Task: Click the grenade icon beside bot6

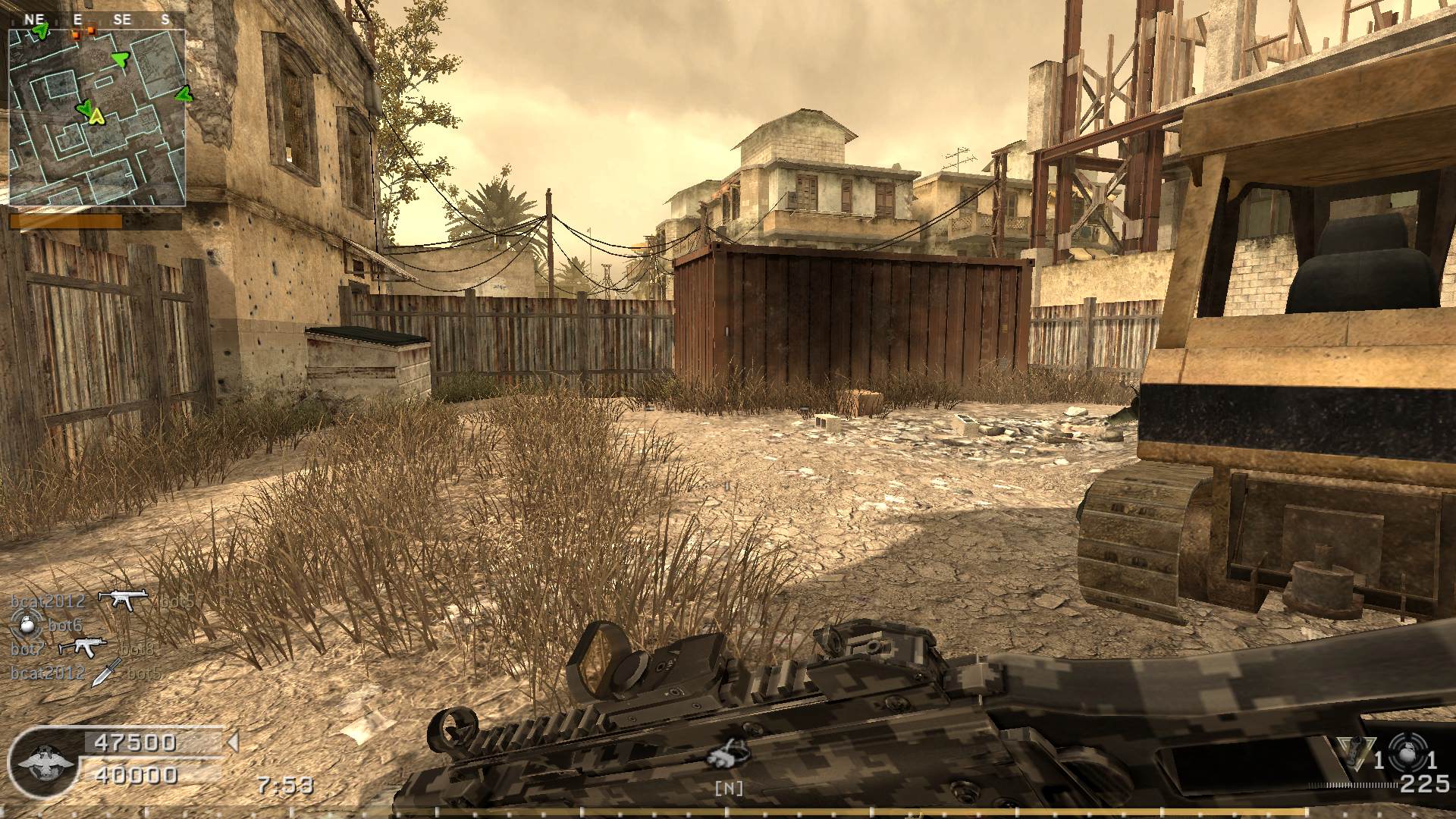Action: tap(24, 625)
